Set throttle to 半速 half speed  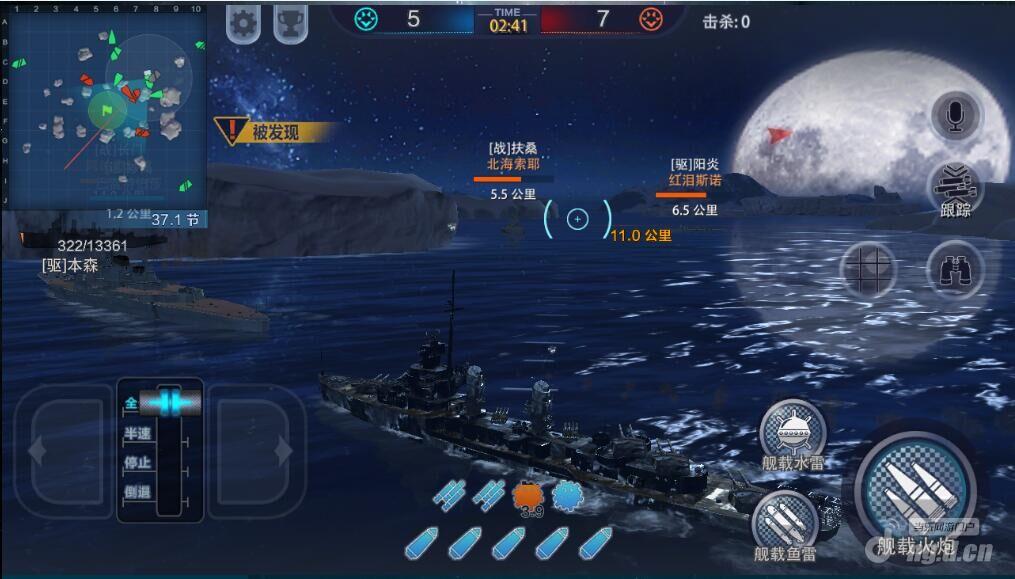137,434
